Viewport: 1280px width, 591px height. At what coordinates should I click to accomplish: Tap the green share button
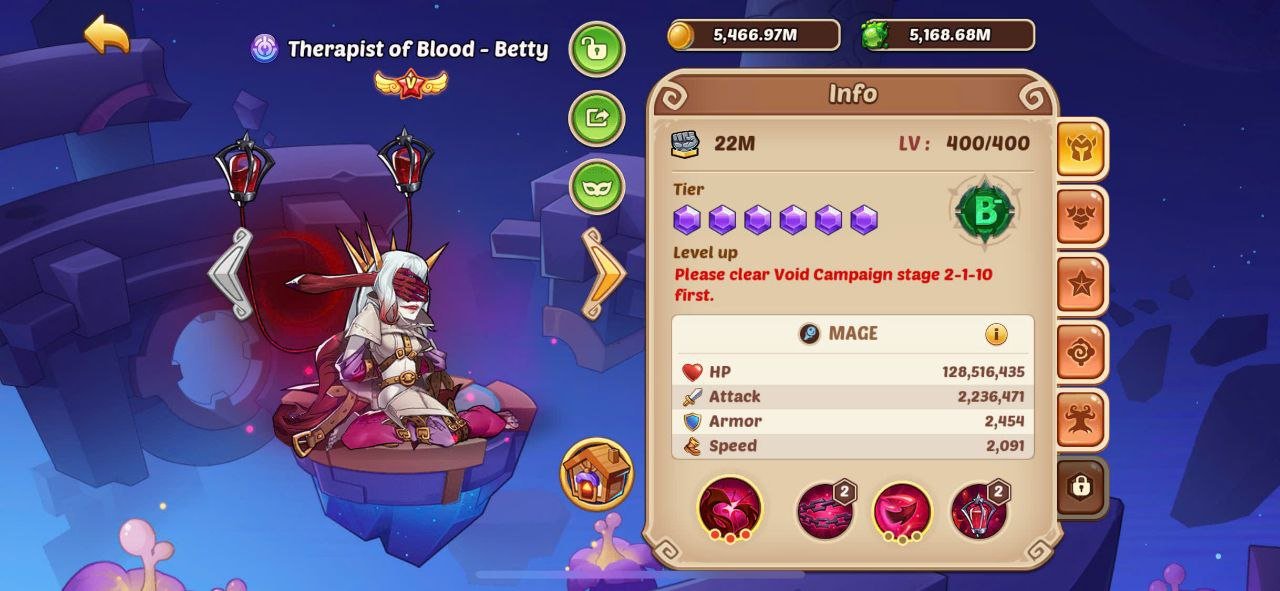597,118
